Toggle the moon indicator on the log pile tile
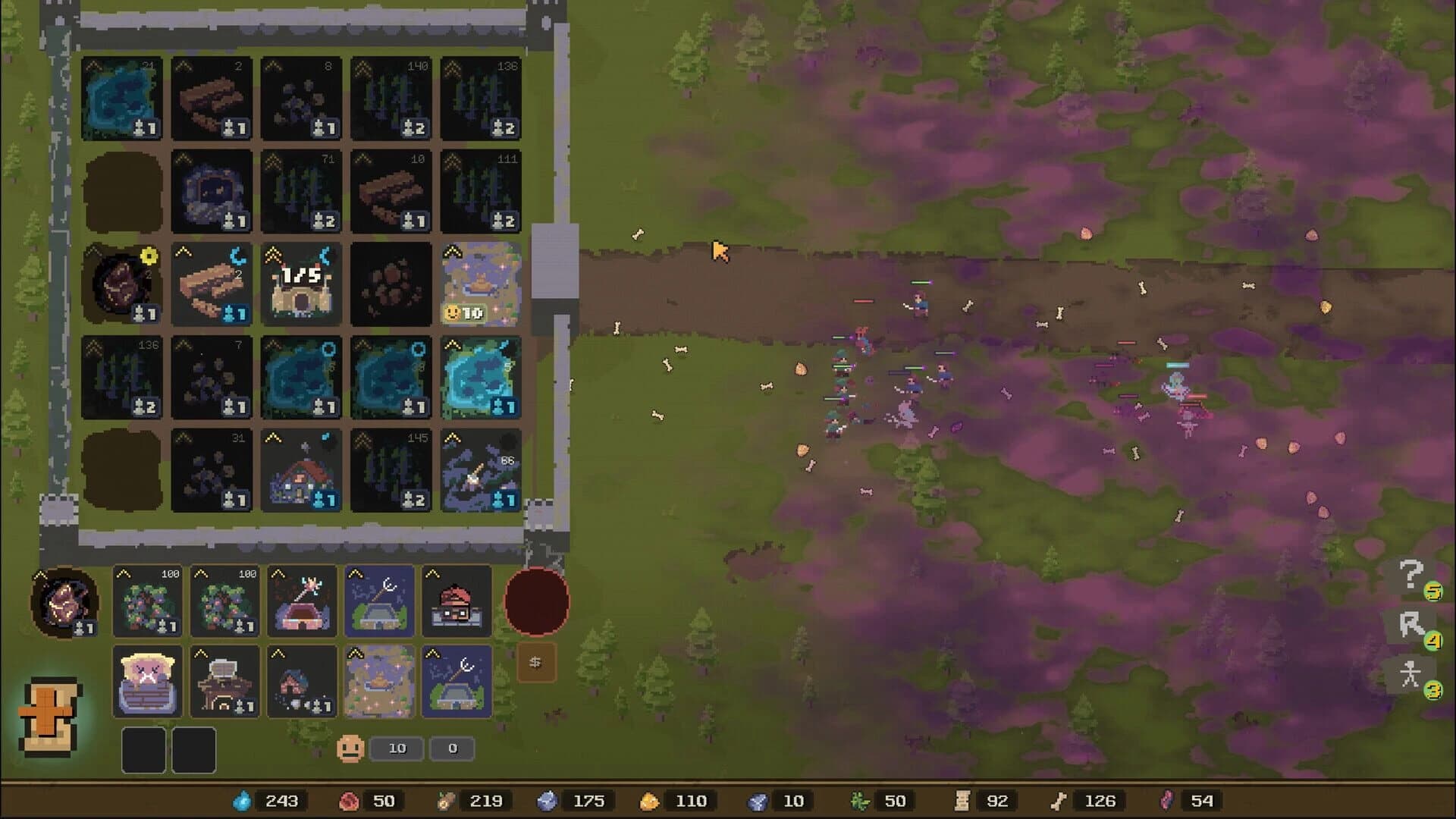1456x819 pixels. click(237, 255)
